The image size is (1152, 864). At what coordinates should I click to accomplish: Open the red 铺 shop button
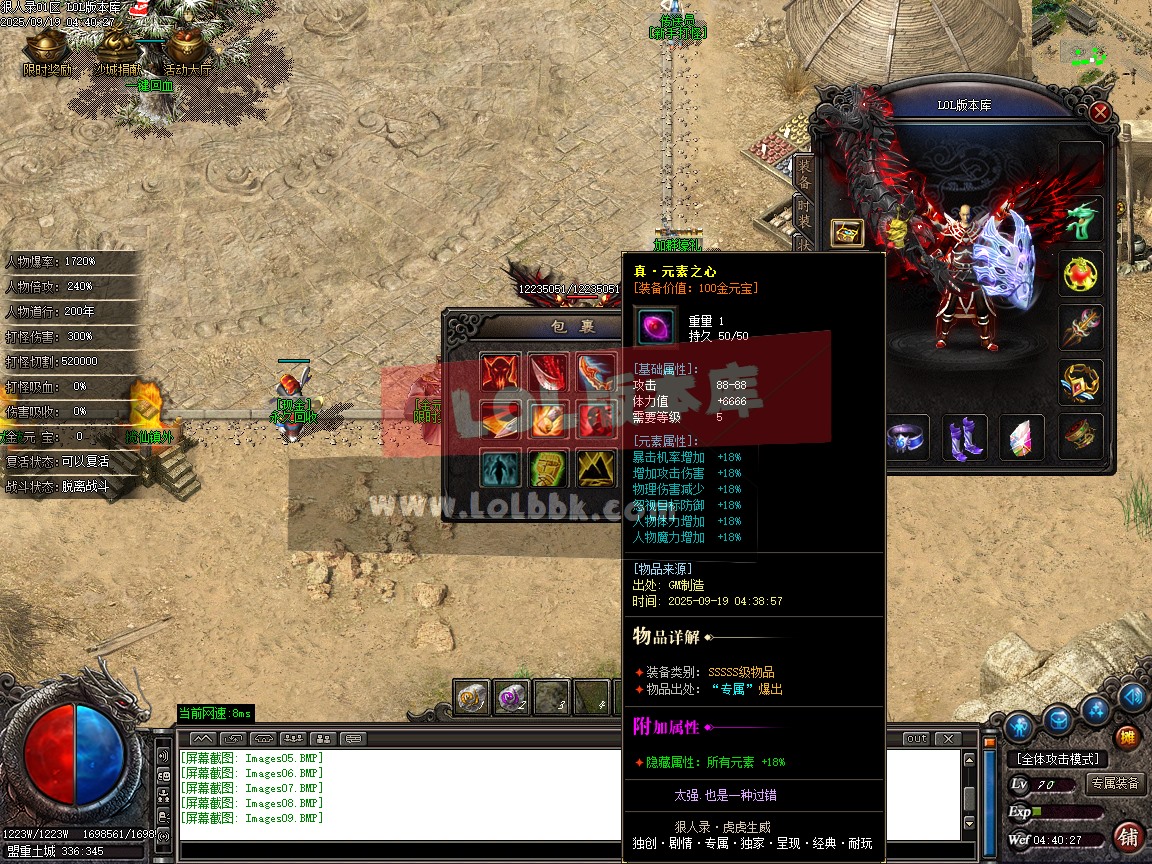click(x=1127, y=836)
